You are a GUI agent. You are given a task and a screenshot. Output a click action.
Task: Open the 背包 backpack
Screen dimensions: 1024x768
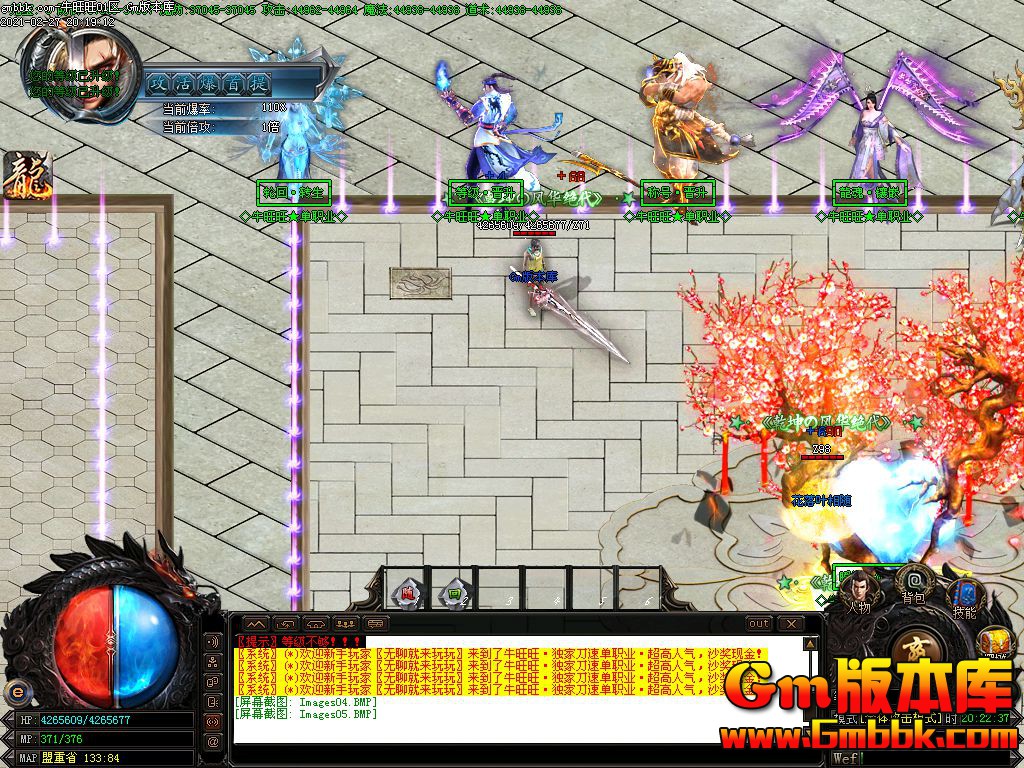coord(912,580)
